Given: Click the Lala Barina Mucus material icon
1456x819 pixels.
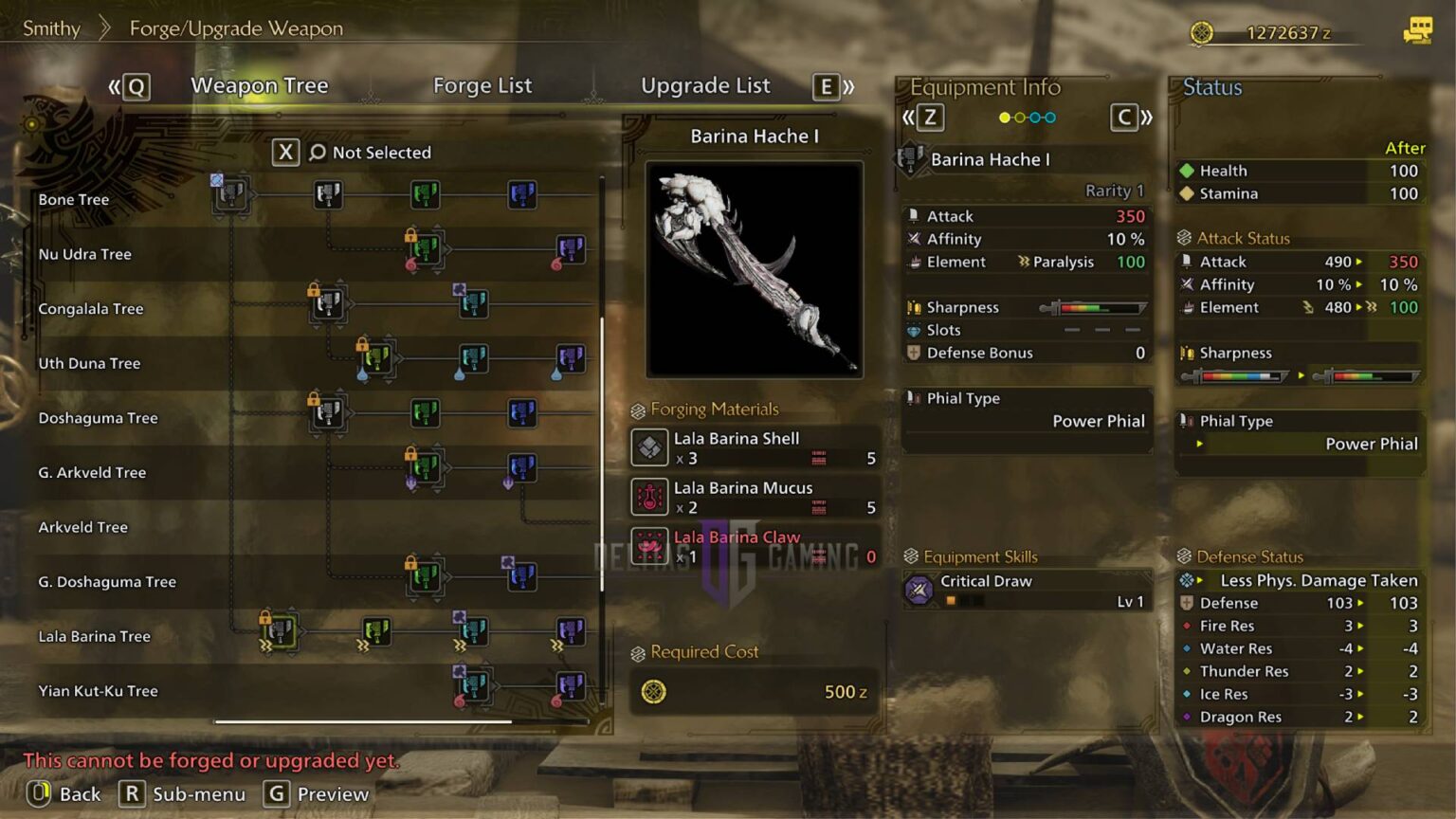Looking at the screenshot, I should [649, 496].
